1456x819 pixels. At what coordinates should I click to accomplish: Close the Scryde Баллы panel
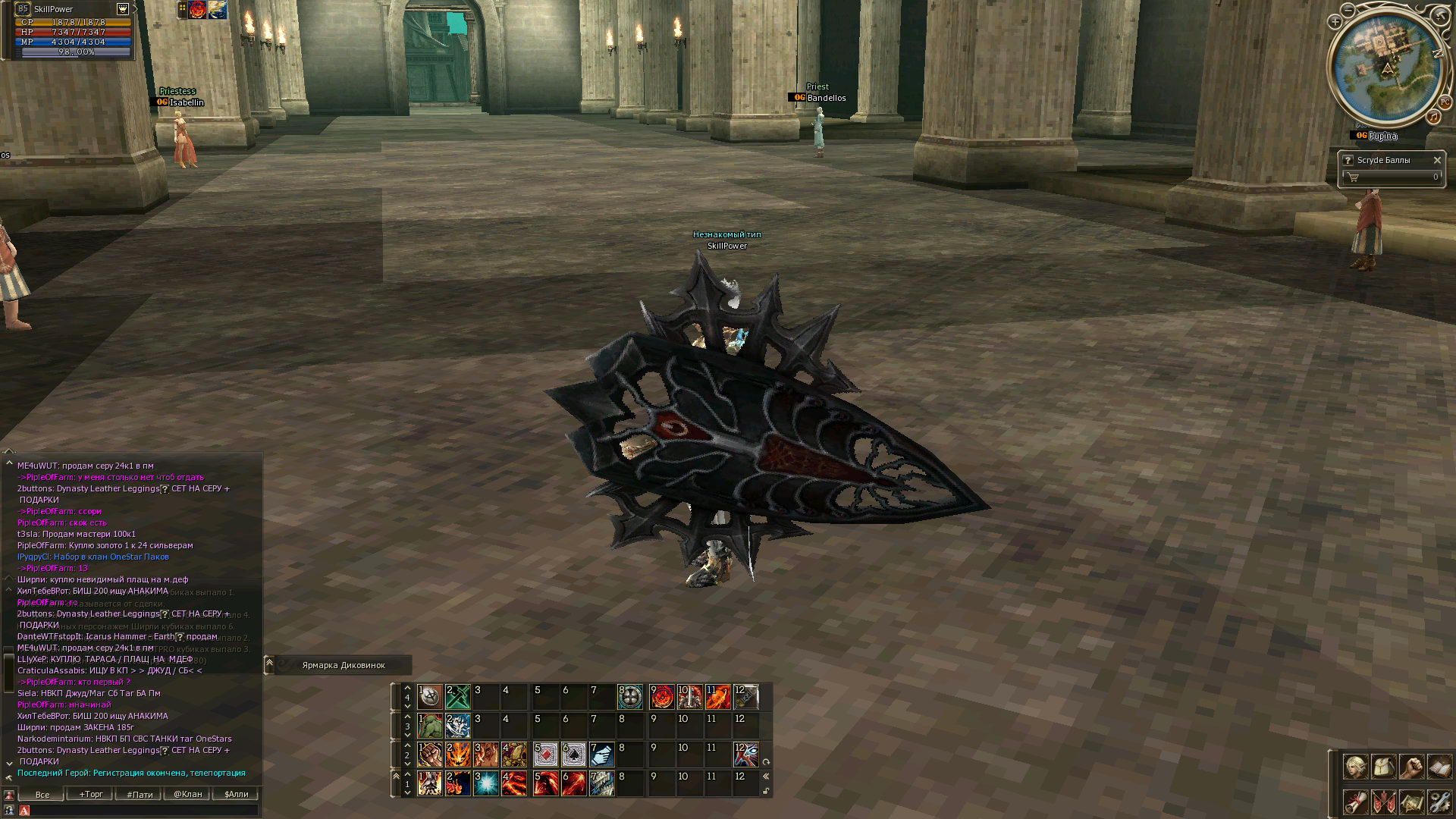pyautogui.click(x=1437, y=160)
